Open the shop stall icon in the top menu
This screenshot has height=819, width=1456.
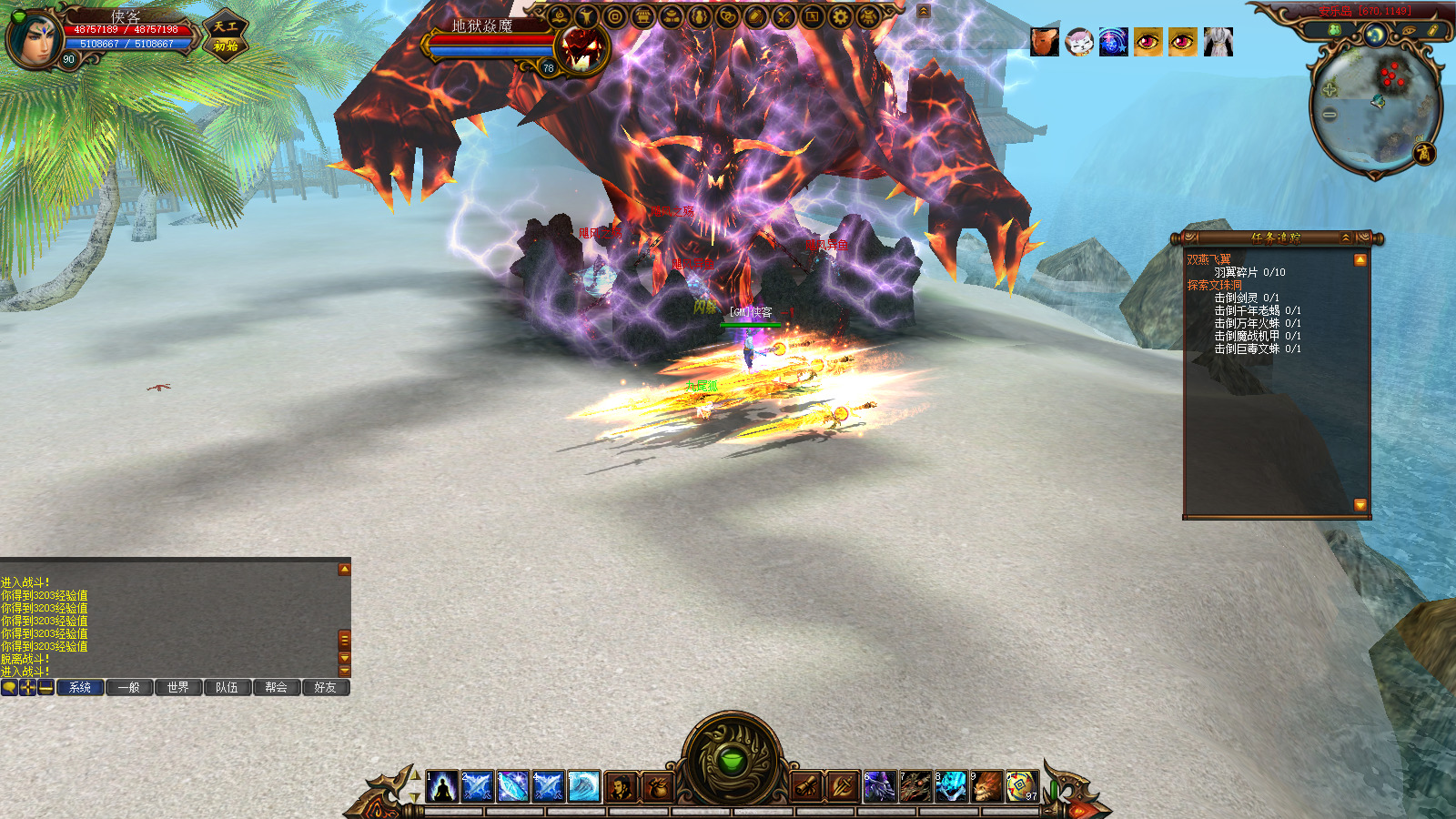click(x=643, y=16)
